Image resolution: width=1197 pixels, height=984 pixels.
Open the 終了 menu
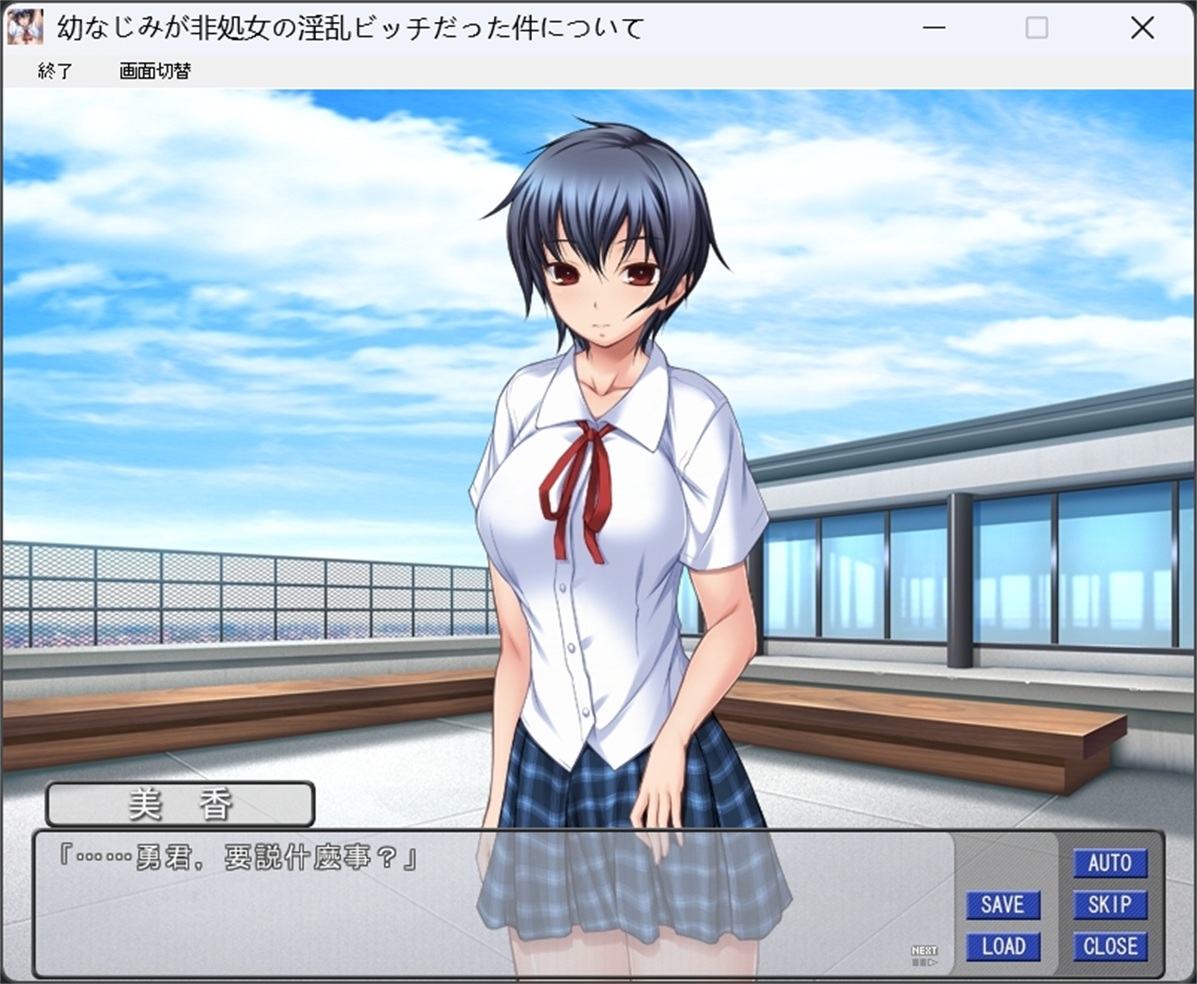[55, 71]
